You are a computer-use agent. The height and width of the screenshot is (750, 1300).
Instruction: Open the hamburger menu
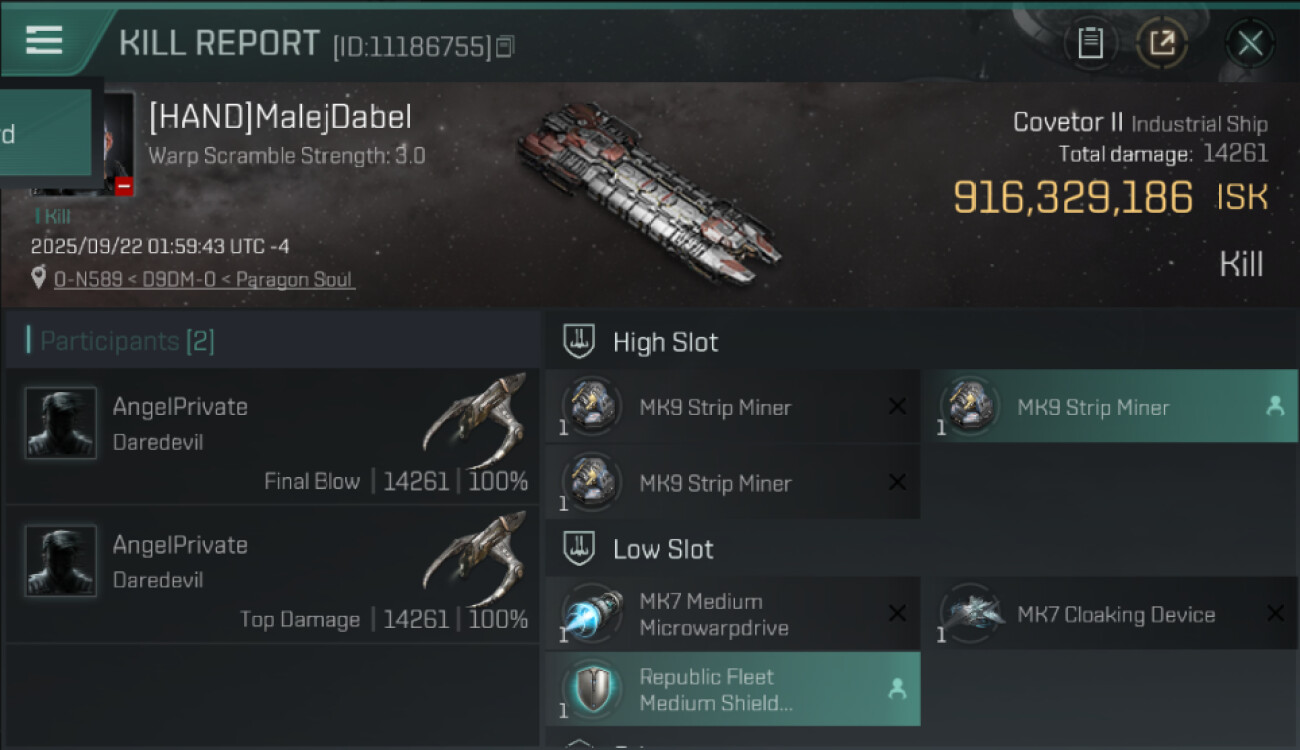(44, 41)
